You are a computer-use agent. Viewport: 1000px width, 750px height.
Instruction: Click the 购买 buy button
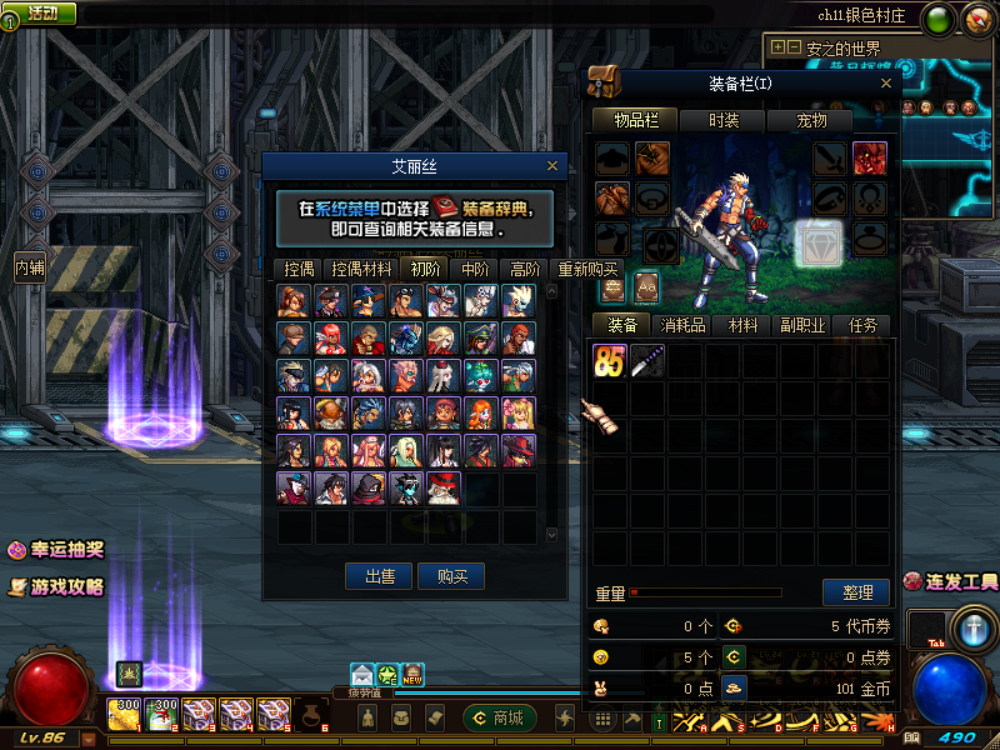(x=452, y=577)
